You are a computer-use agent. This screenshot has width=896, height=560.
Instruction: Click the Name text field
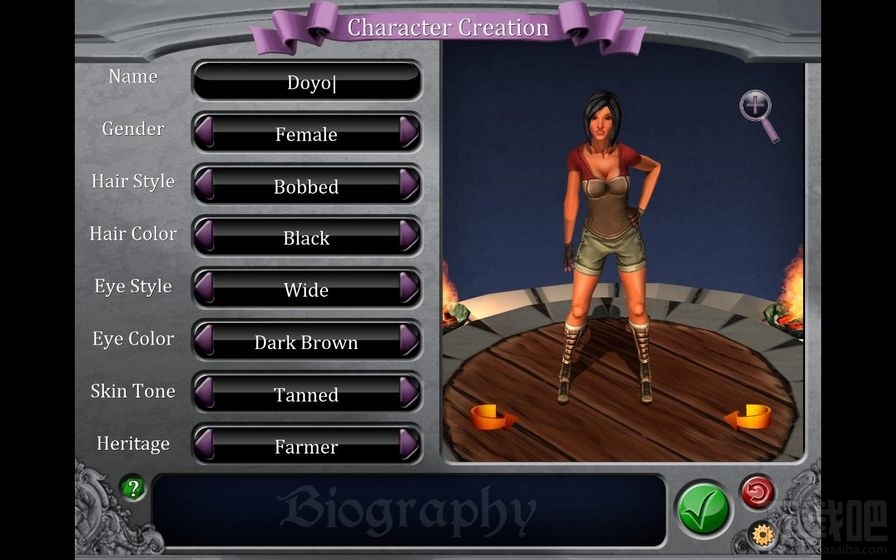coord(306,81)
